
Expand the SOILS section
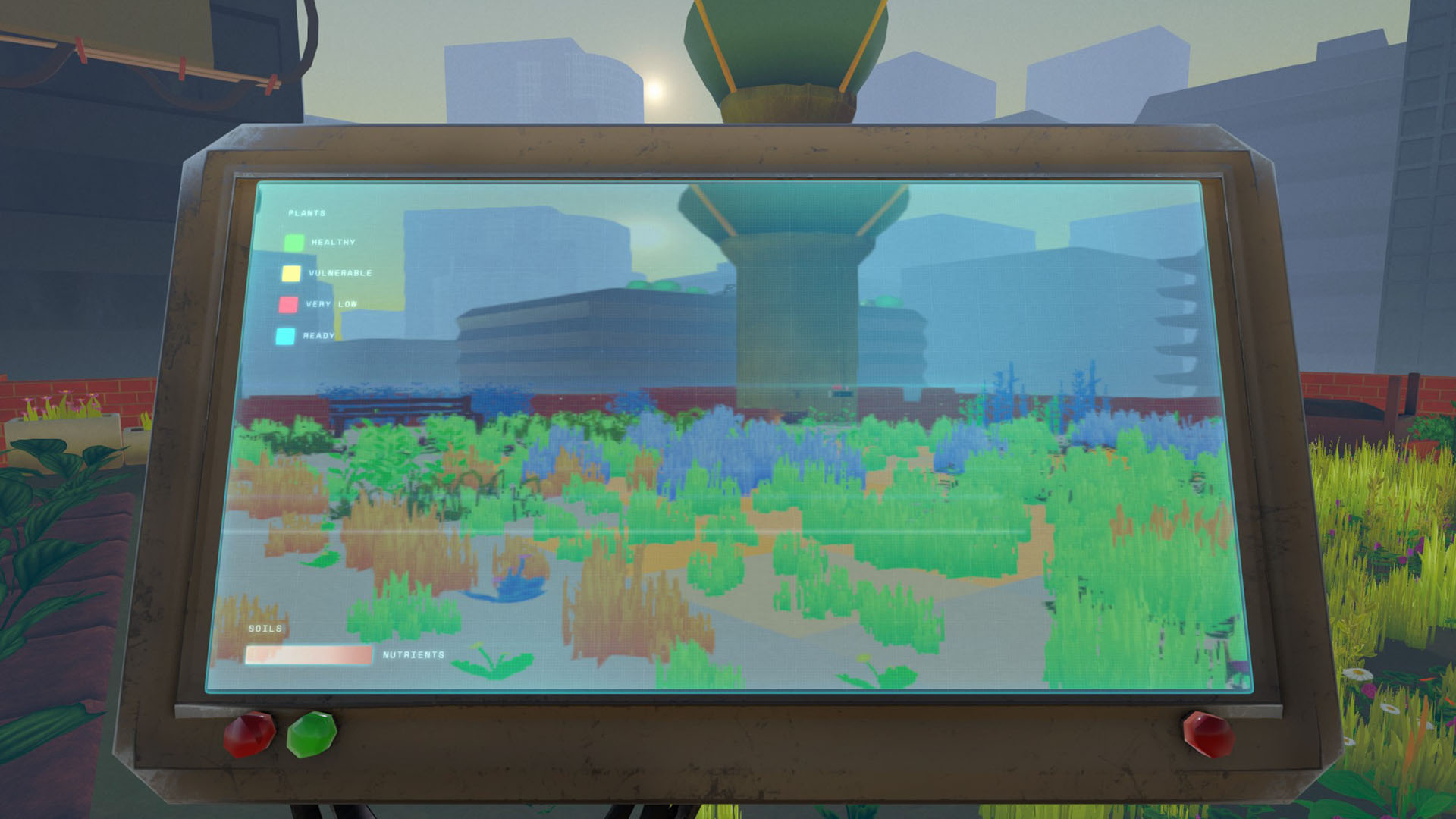(x=265, y=628)
